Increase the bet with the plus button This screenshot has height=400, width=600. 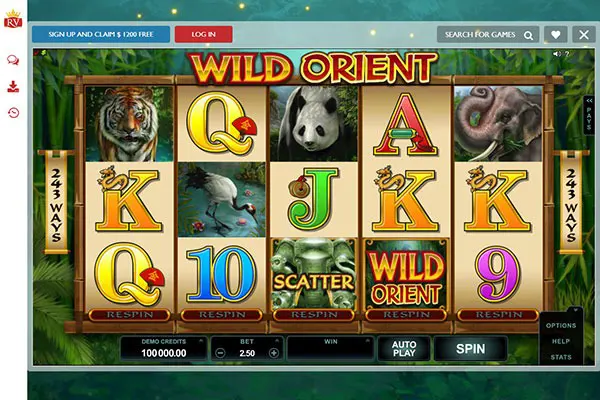(x=274, y=353)
